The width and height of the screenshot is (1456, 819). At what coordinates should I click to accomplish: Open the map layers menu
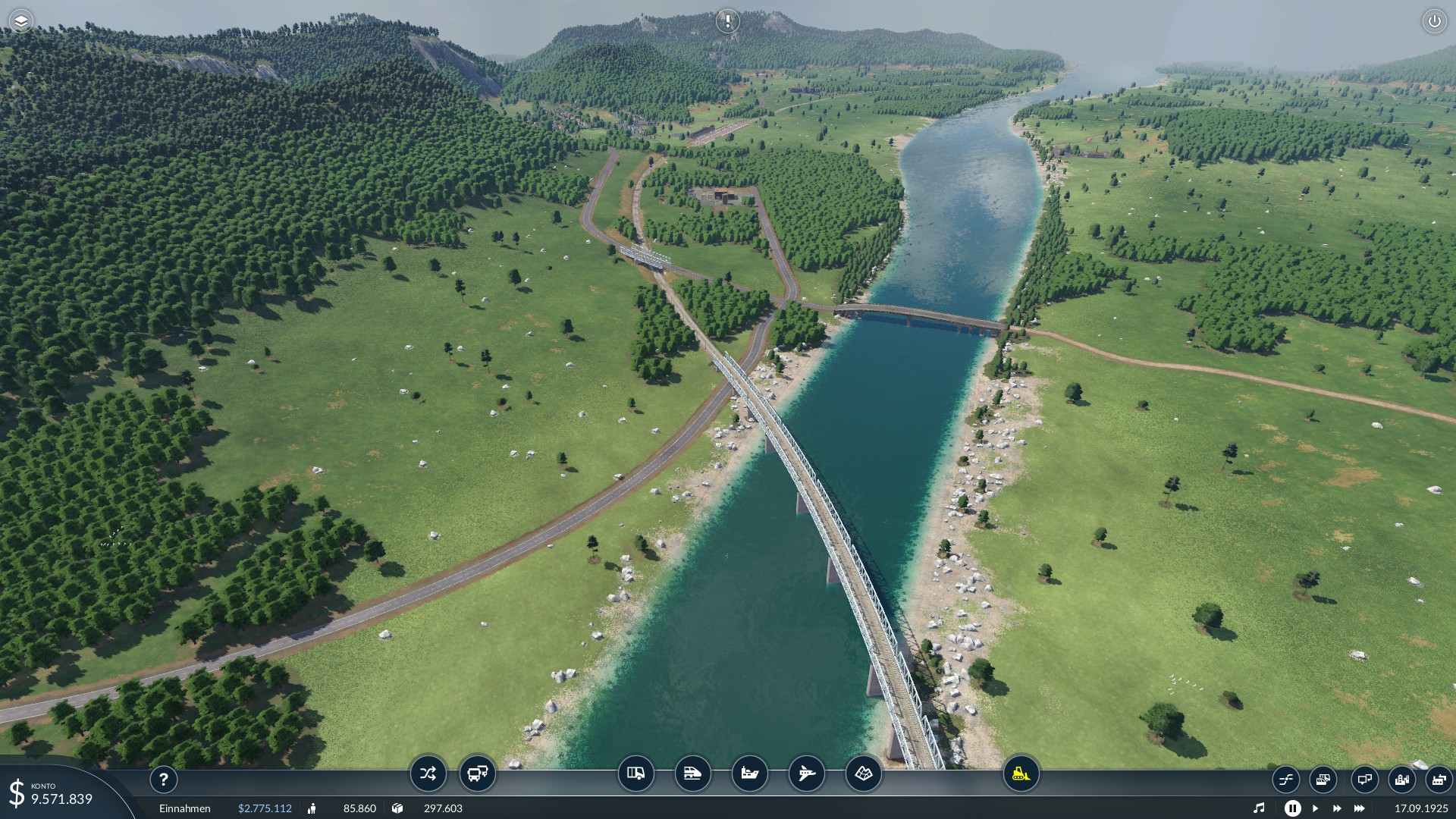tap(21, 21)
